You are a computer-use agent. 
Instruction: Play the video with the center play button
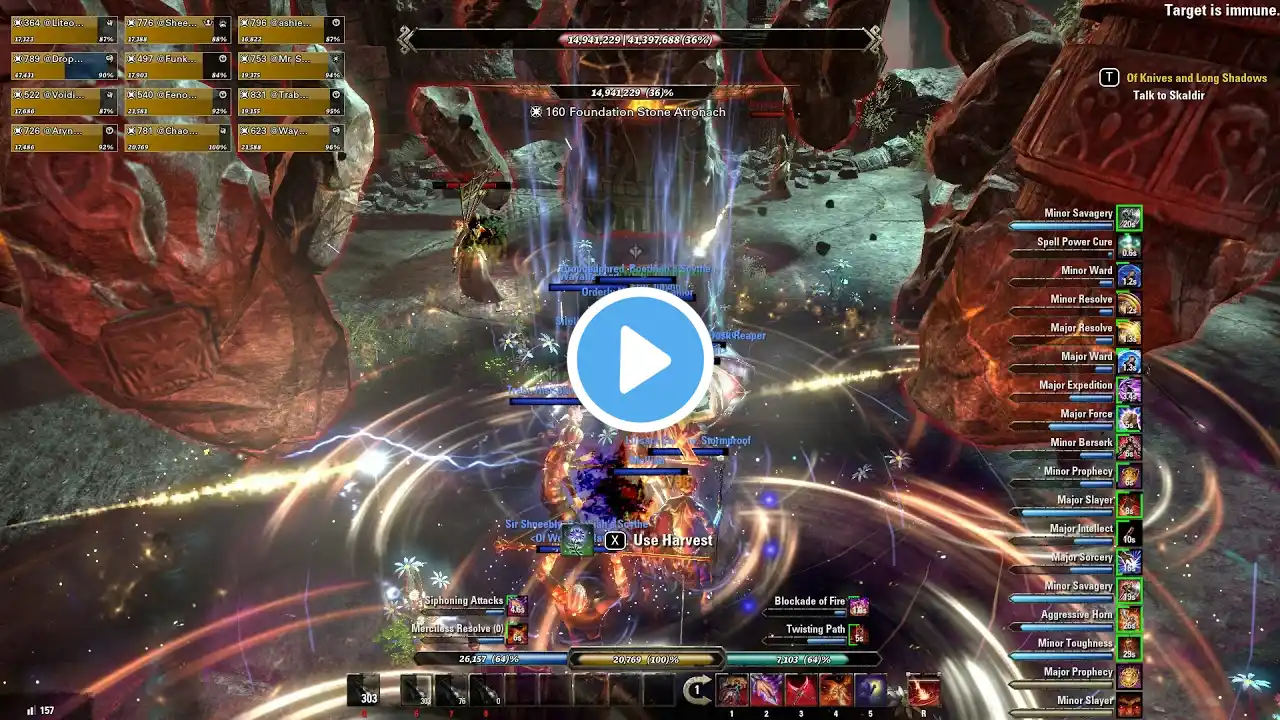pos(640,360)
